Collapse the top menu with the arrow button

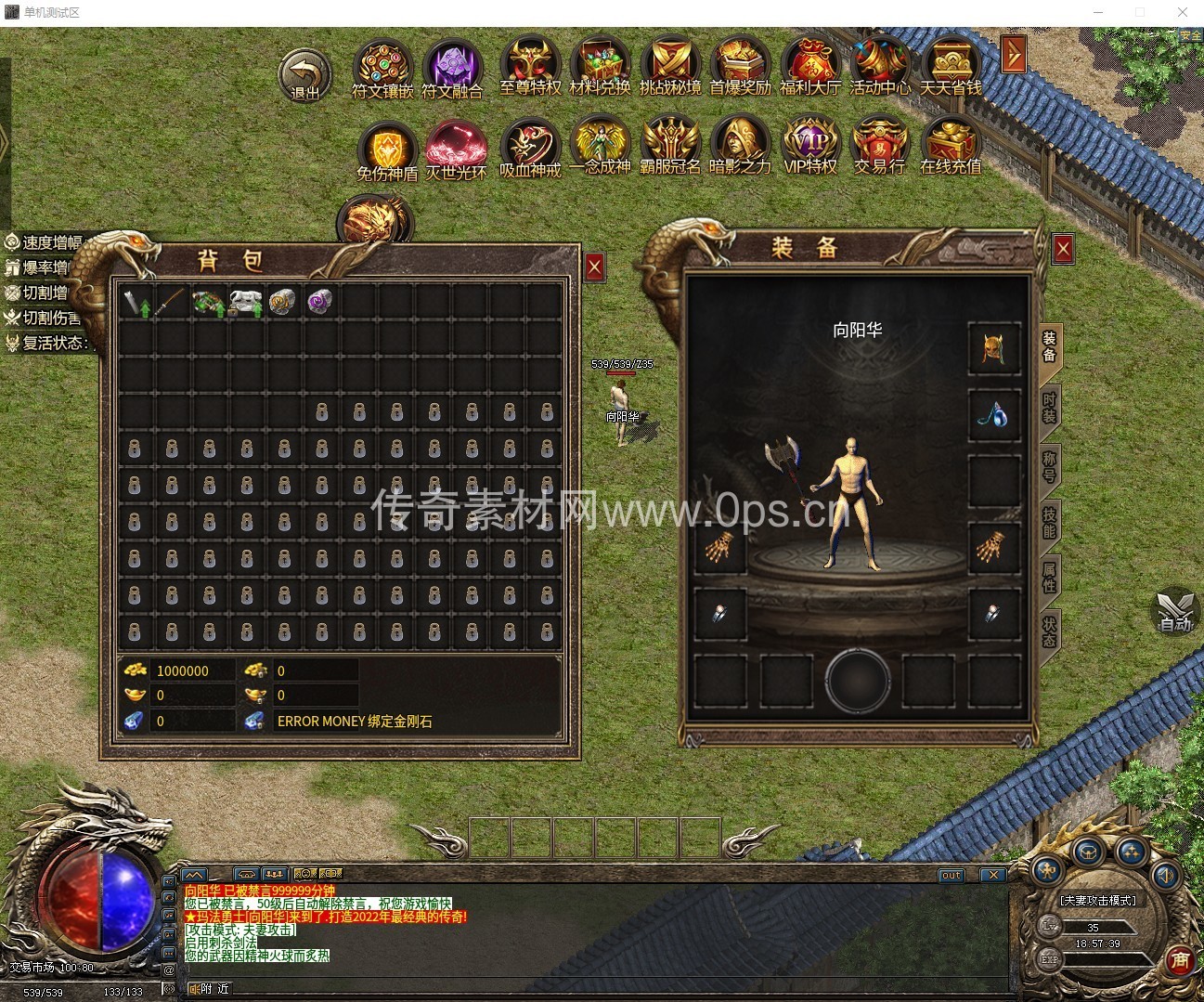click(x=1013, y=55)
